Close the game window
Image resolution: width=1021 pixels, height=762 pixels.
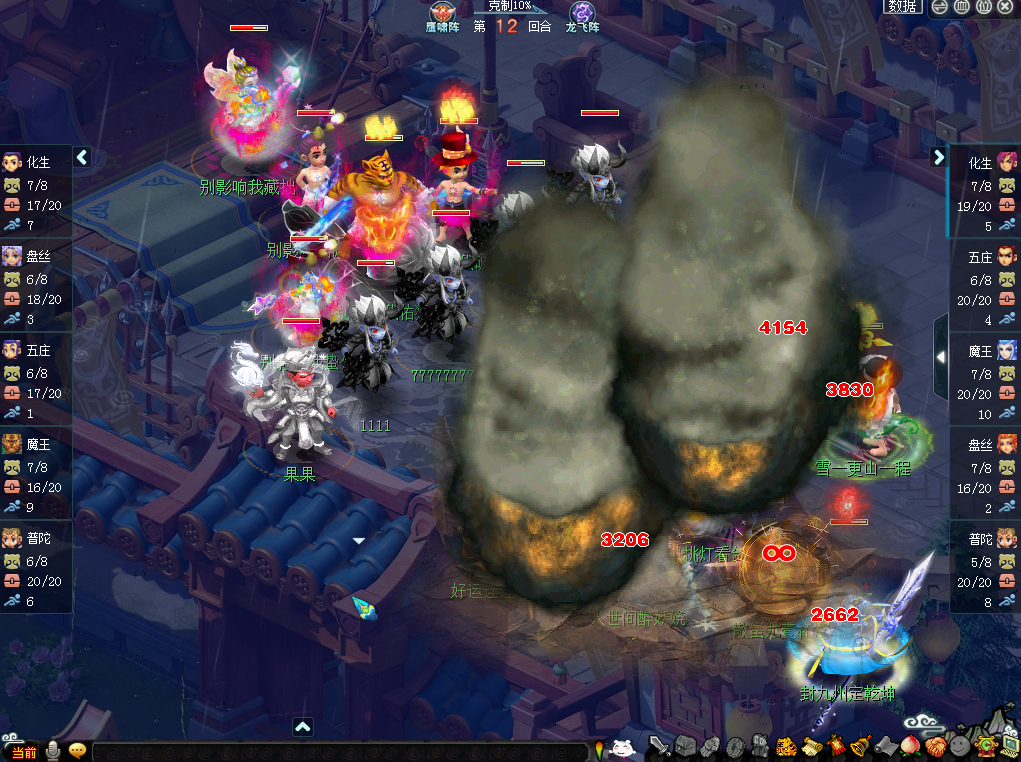1005,6
